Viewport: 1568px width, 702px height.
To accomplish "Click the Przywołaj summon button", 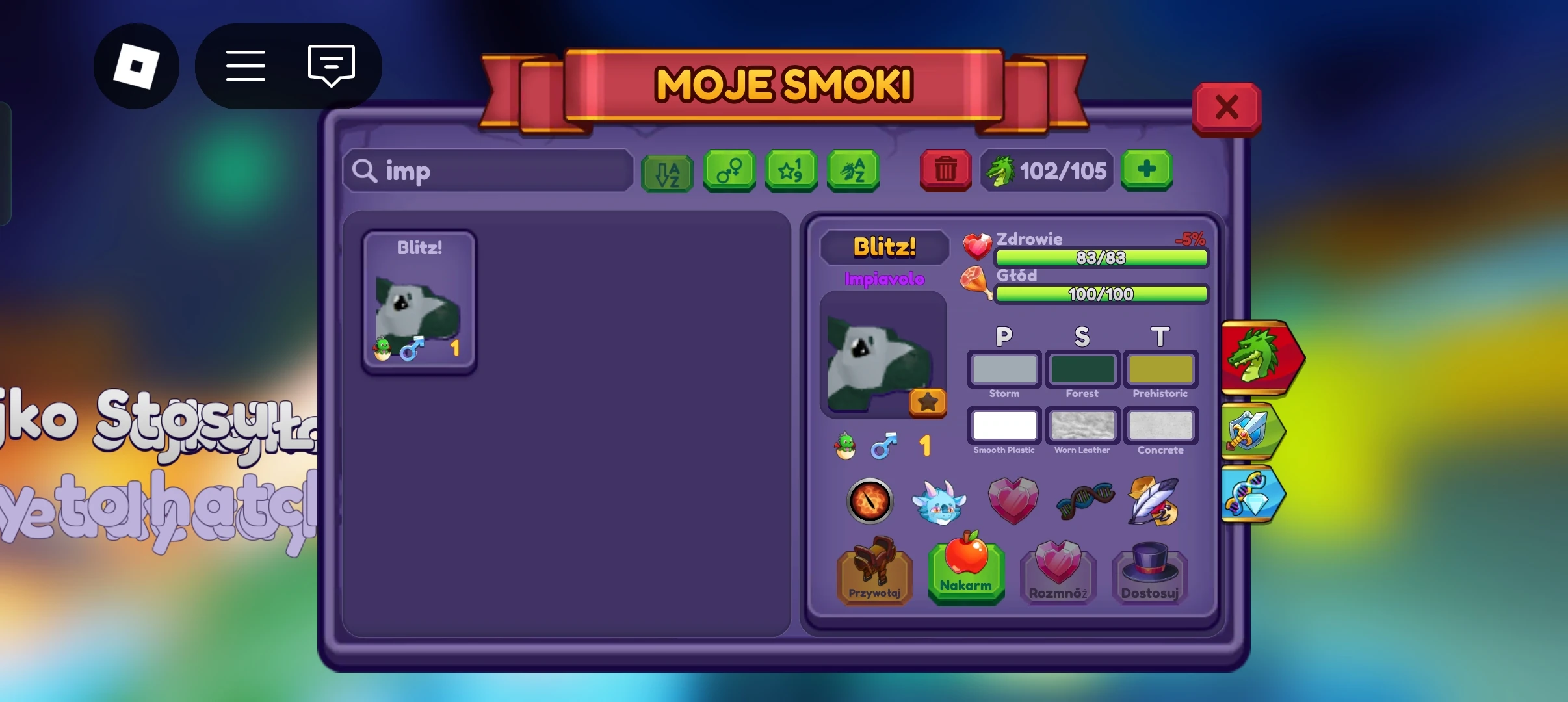I will click(874, 576).
